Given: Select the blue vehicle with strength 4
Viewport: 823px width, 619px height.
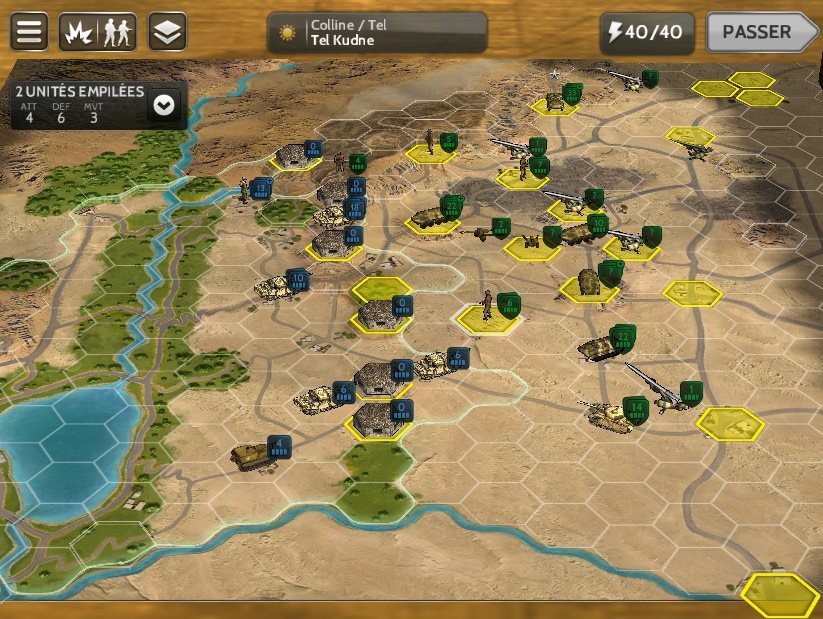Looking at the screenshot, I should click(249, 455).
